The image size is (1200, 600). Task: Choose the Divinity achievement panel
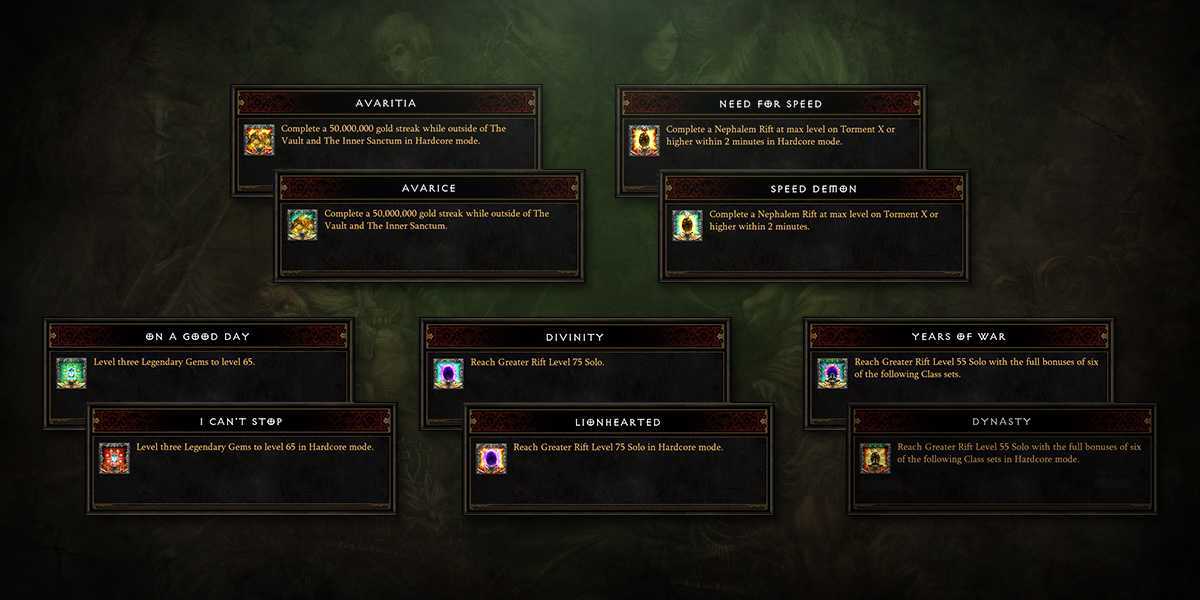(574, 337)
